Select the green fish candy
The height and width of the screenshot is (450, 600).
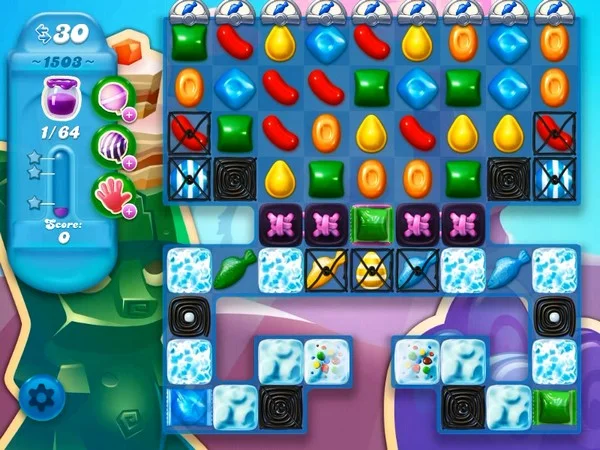click(x=233, y=270)
